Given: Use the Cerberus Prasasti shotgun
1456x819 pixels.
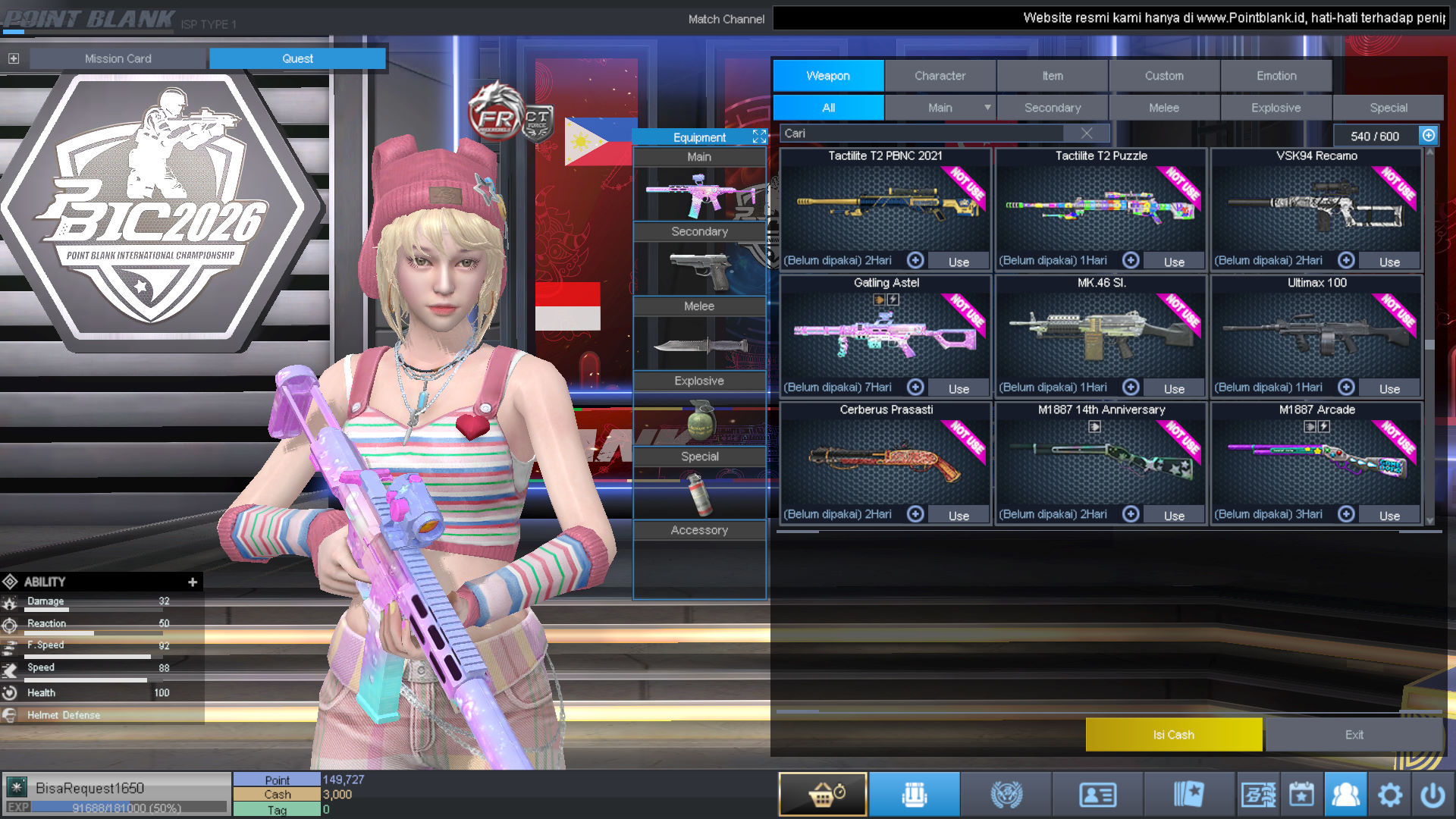Looking at the screenshot, I should pyautogui.click(x=959, y=516).
